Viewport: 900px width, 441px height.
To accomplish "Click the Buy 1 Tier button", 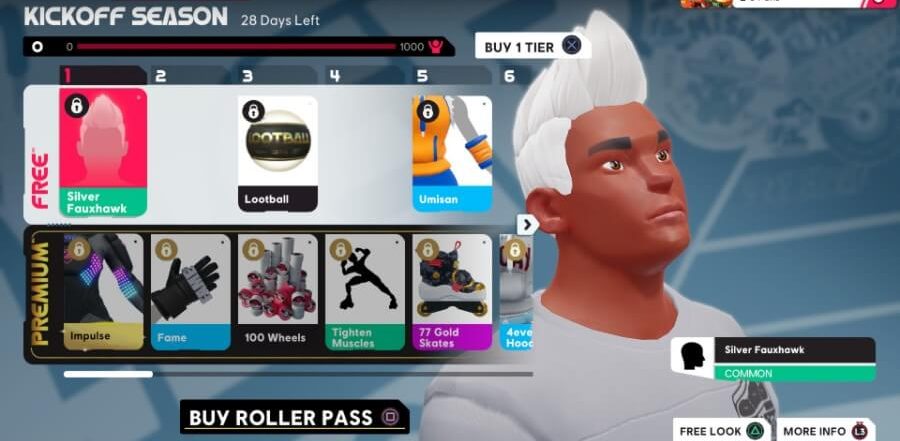I will 530,46.
